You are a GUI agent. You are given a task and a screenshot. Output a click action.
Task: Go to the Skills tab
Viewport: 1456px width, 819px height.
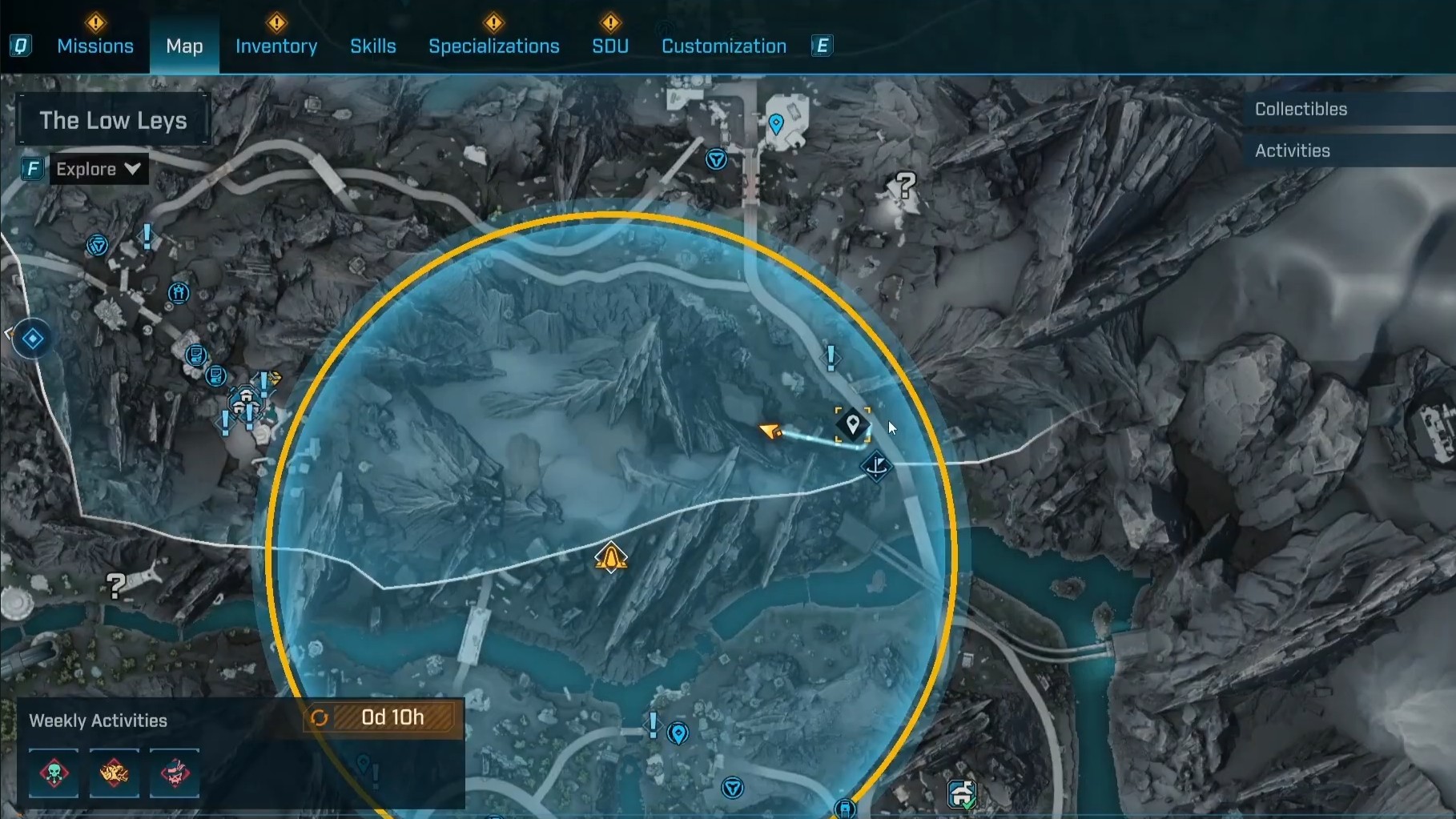pyautogui.click(x=373, y=46)
